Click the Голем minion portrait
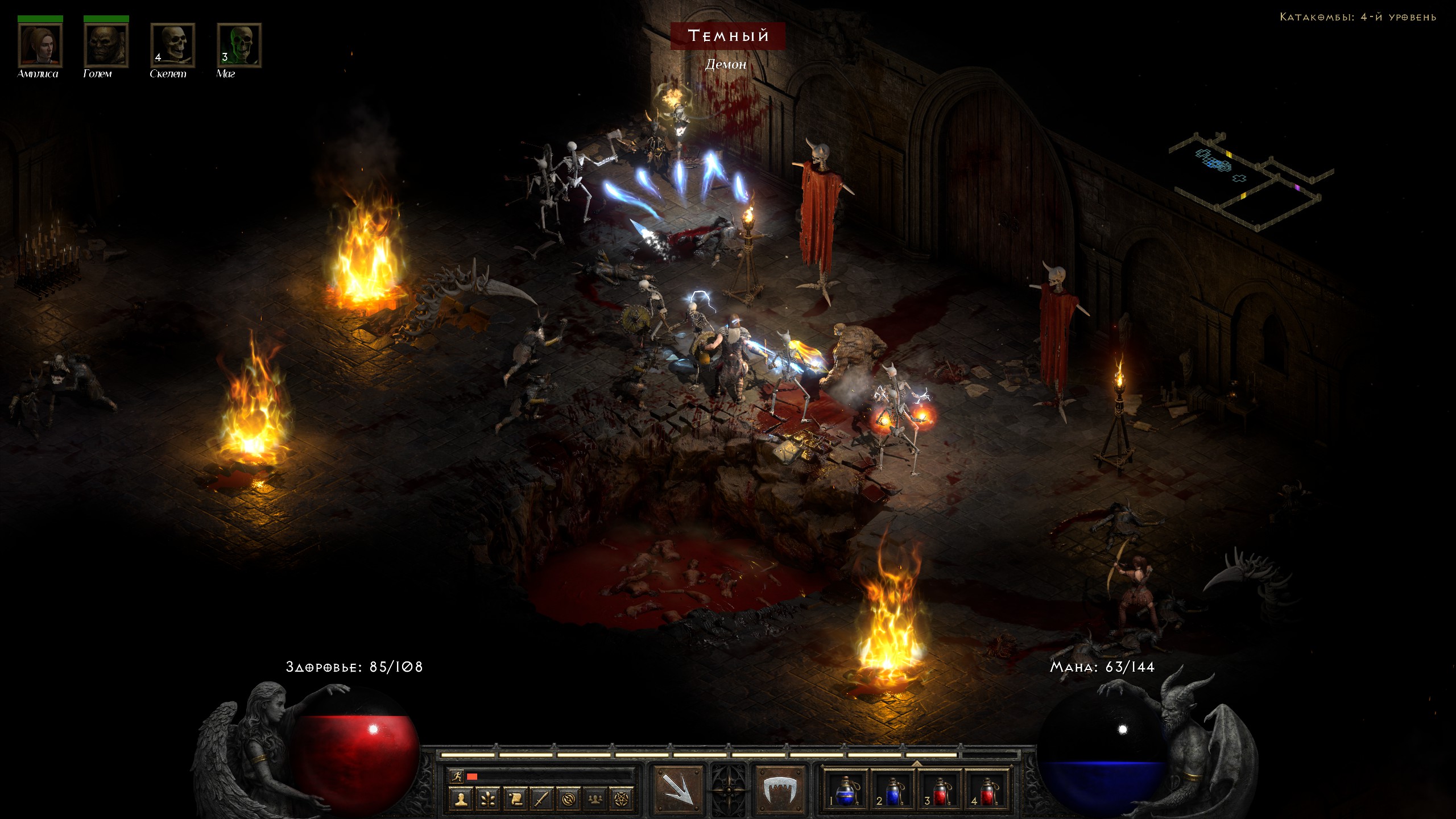 pyautogui.click(x=106, y=45)
